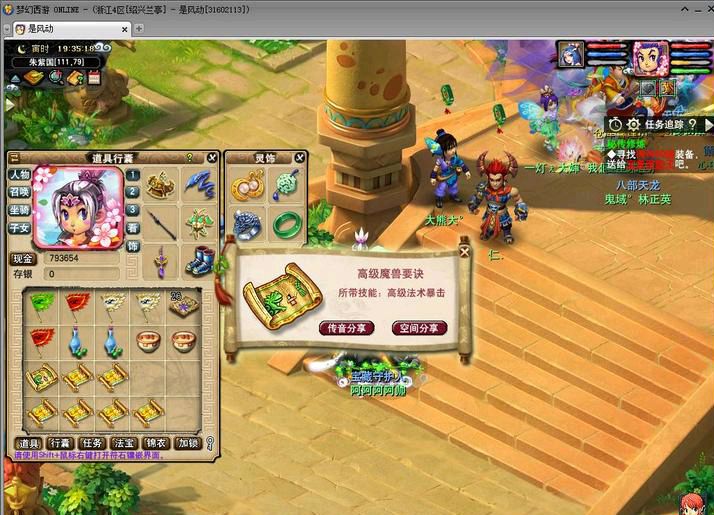Switch to the 召唤 summon tab
The image size is (714, 515).
tap(19, 193)
